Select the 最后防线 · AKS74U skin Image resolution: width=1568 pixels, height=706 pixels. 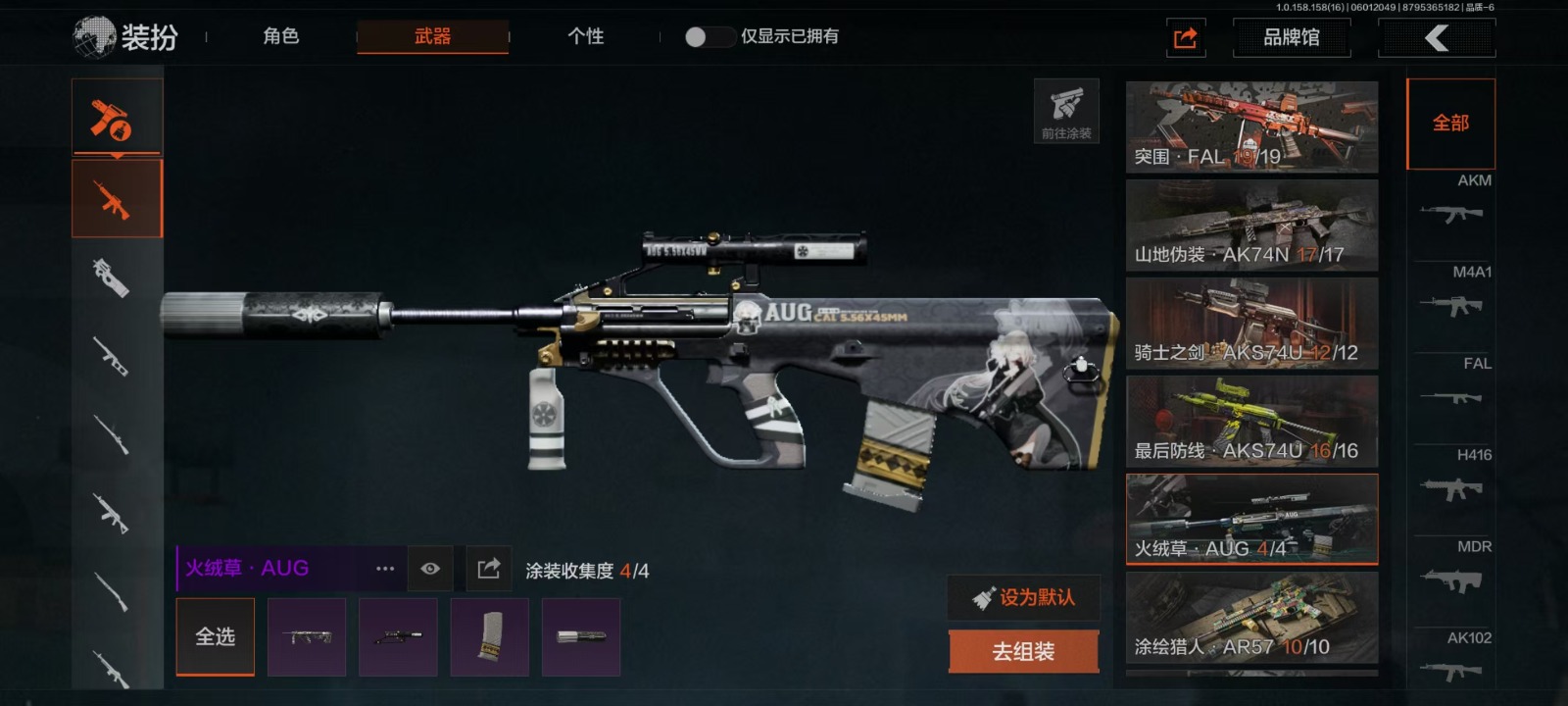coord(1251,422)
